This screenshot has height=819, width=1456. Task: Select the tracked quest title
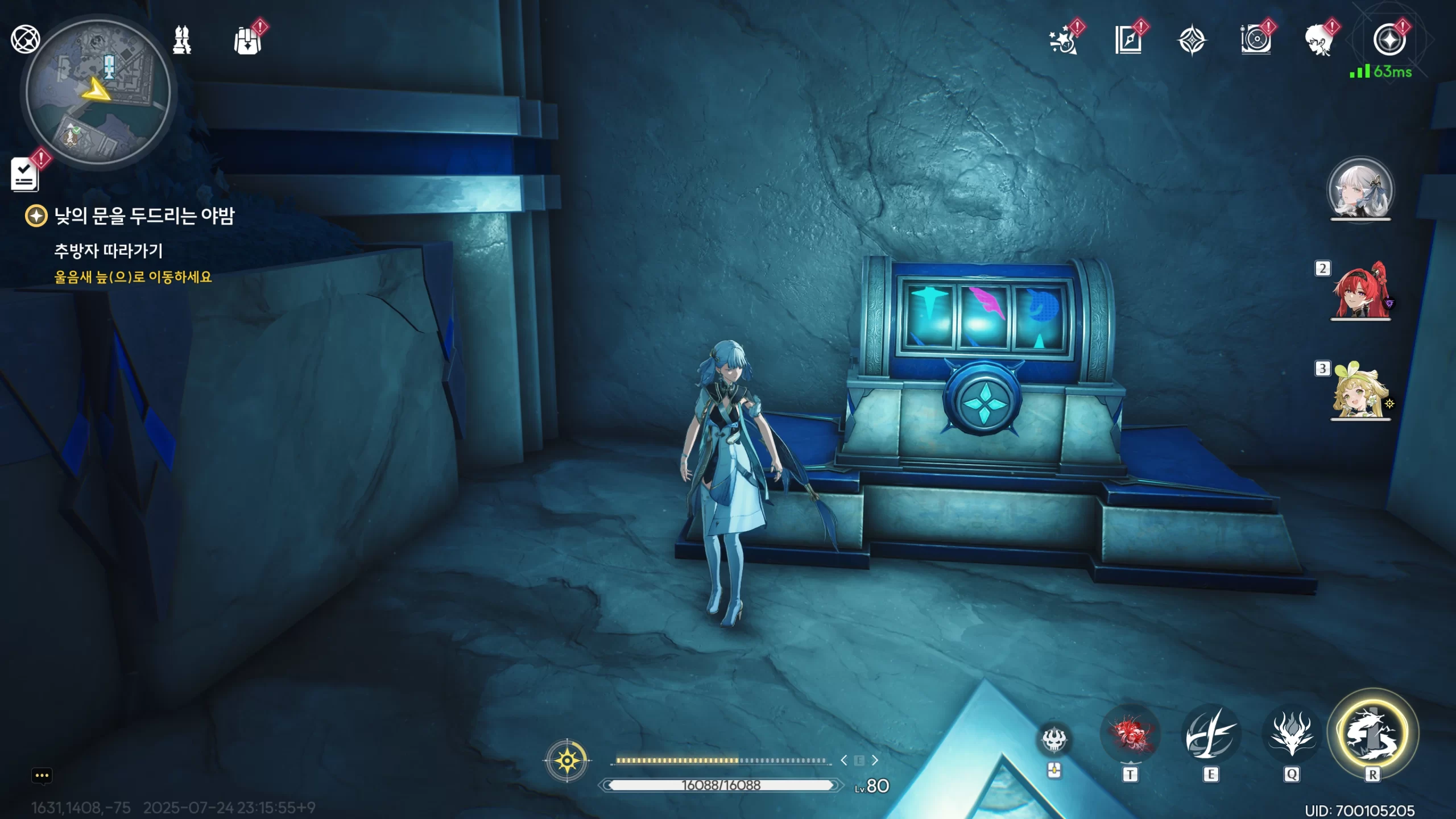pyautogui.click(x=144, y=216)
